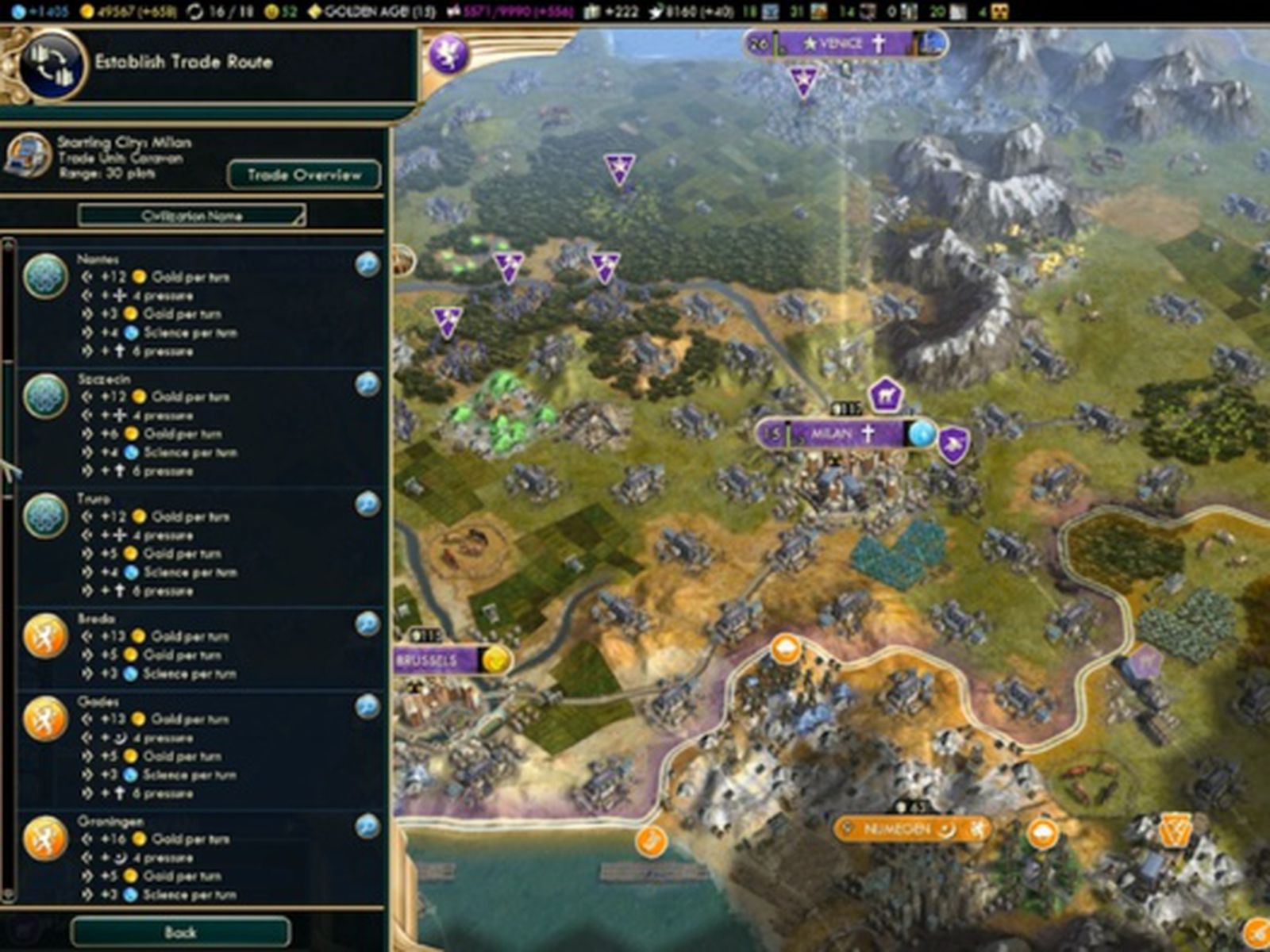Open the Trade Overview panel
Image resolution: width=1270 pixels, height=952 pixels.
click(304, 175)
